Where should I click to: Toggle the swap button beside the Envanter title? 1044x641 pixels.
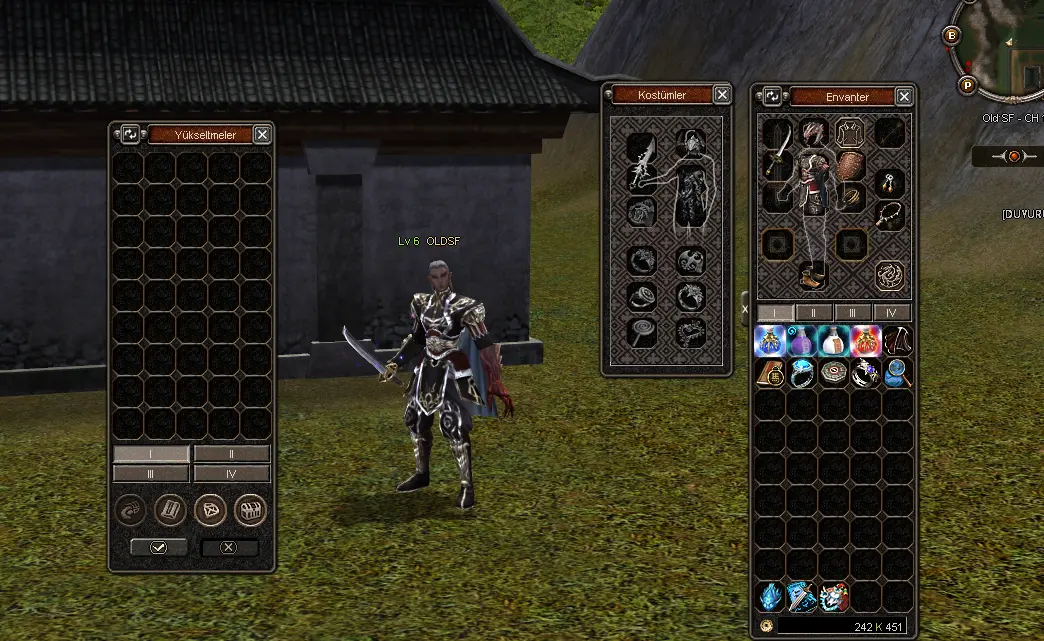772,97
